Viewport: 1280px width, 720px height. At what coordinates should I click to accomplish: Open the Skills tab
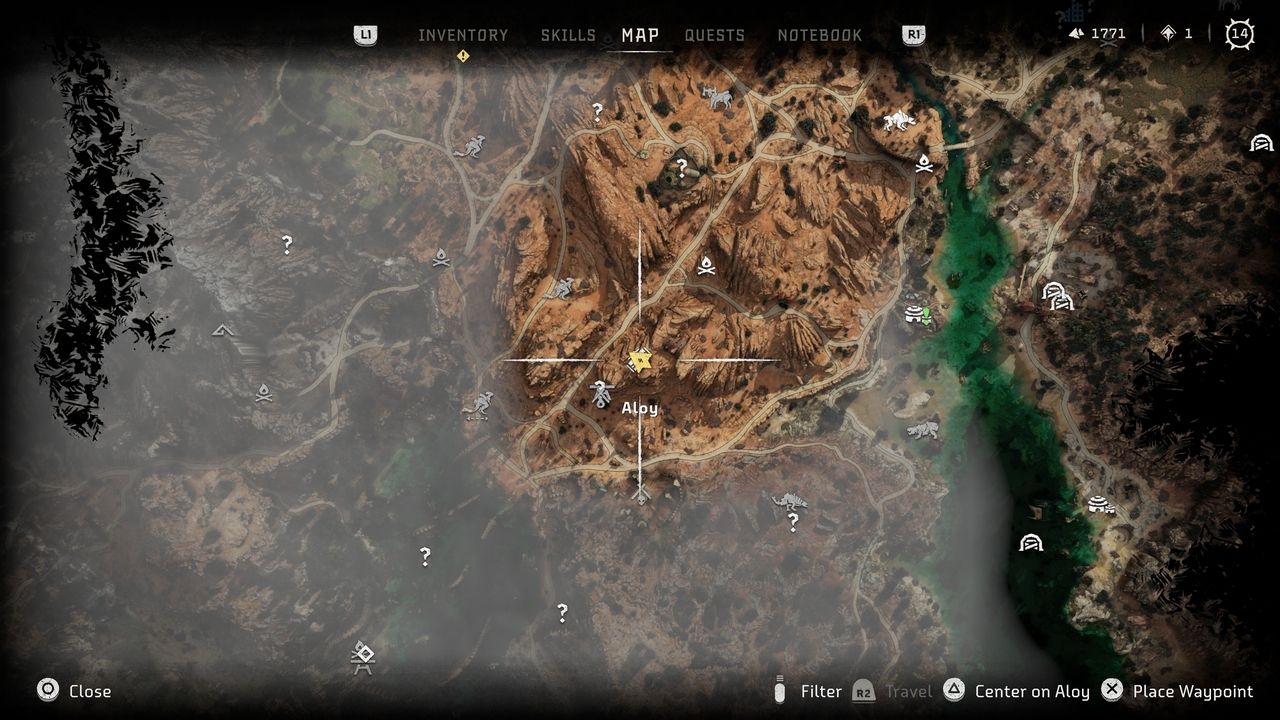[x=568, y=35]
